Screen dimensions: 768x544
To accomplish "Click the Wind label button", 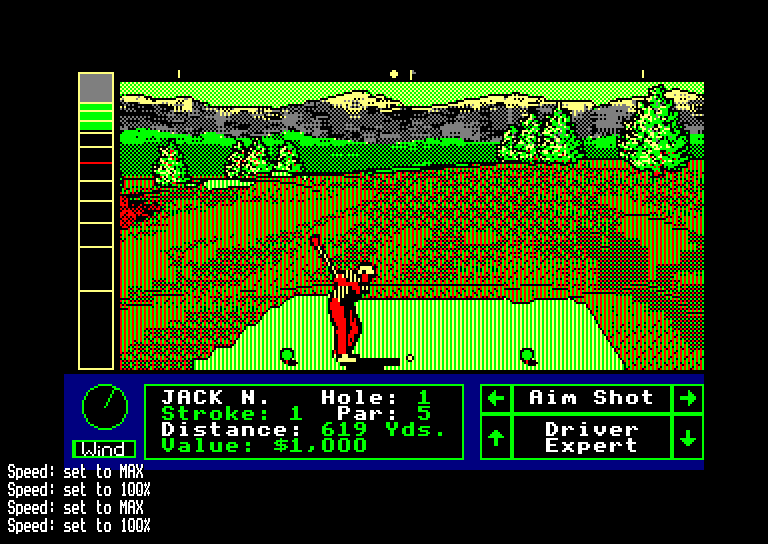I will coord(104,449).
